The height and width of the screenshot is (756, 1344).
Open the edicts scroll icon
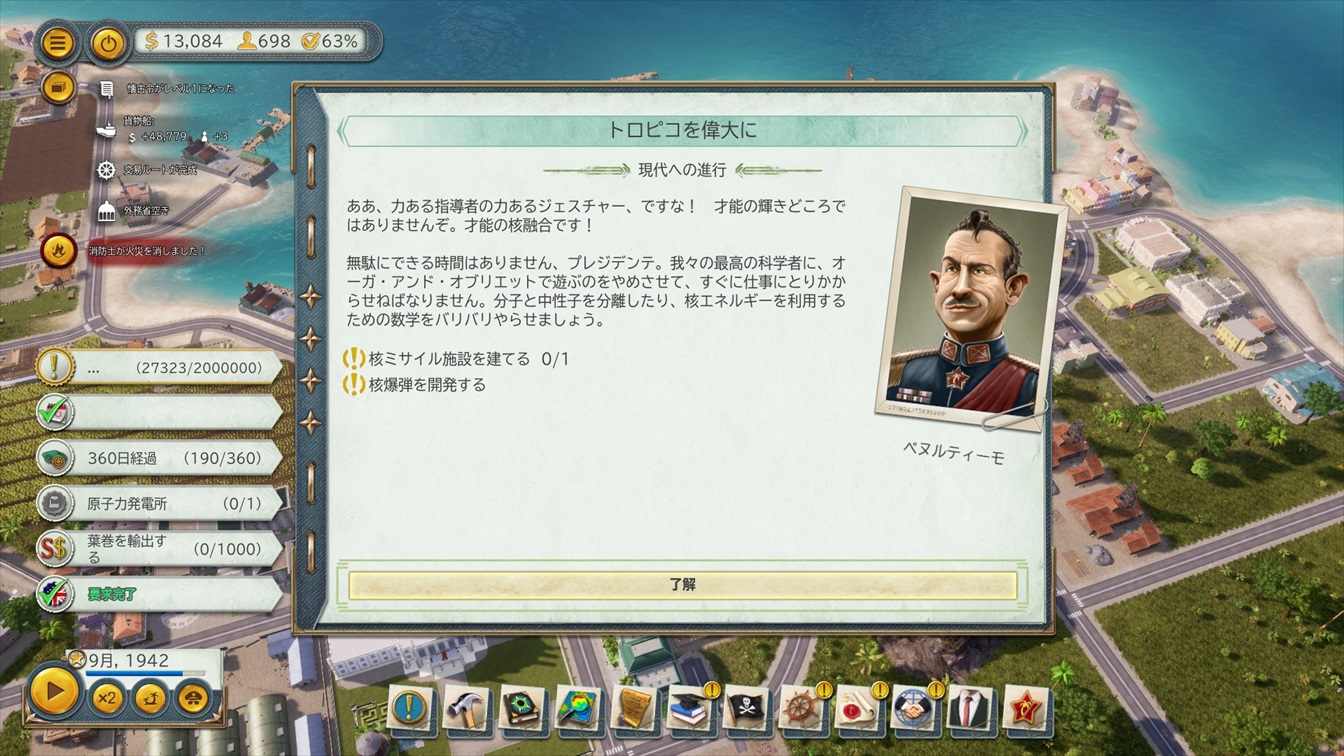point(634,709)
